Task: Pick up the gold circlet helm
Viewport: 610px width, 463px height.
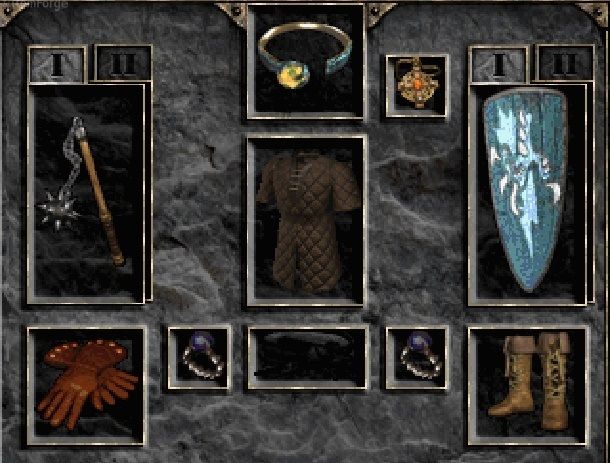Action: click(x=305, y=58)
